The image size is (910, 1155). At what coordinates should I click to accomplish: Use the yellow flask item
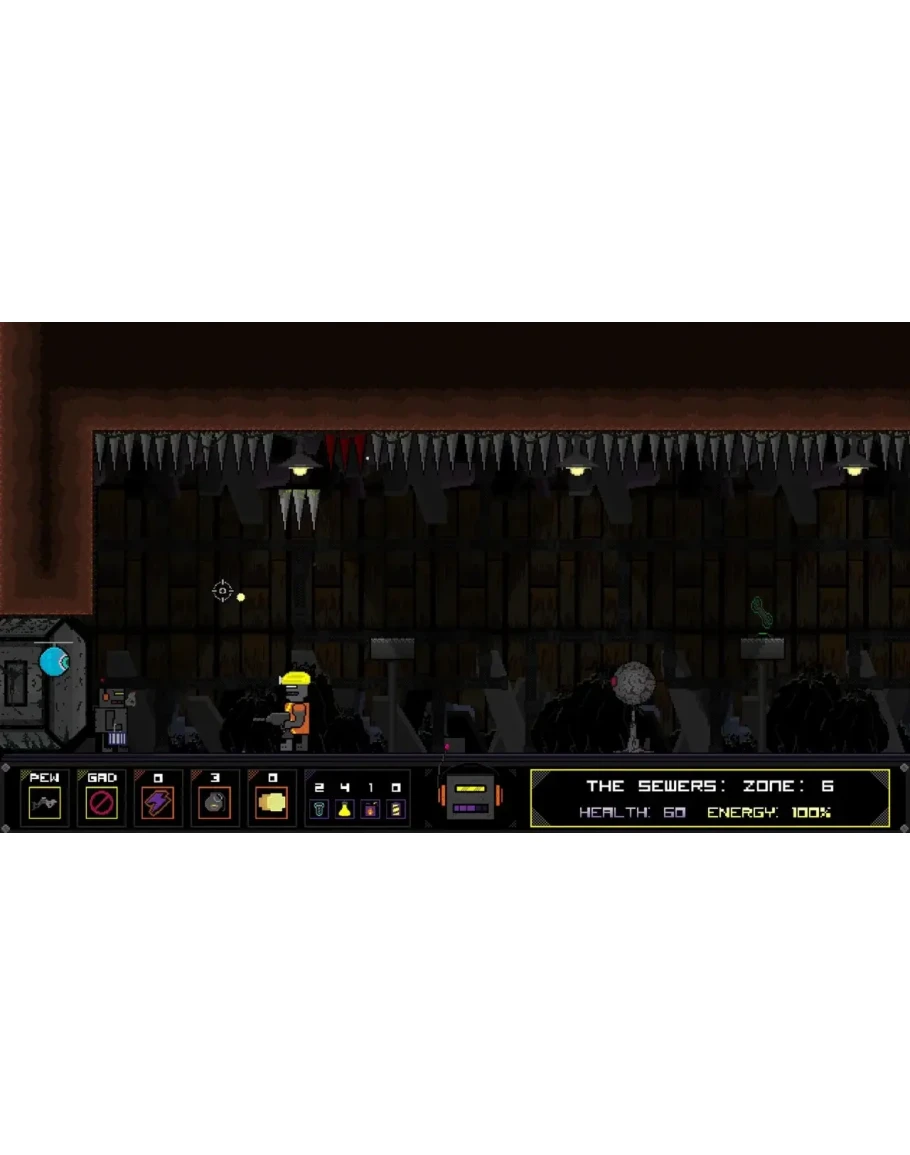click(x=344, y=808)
